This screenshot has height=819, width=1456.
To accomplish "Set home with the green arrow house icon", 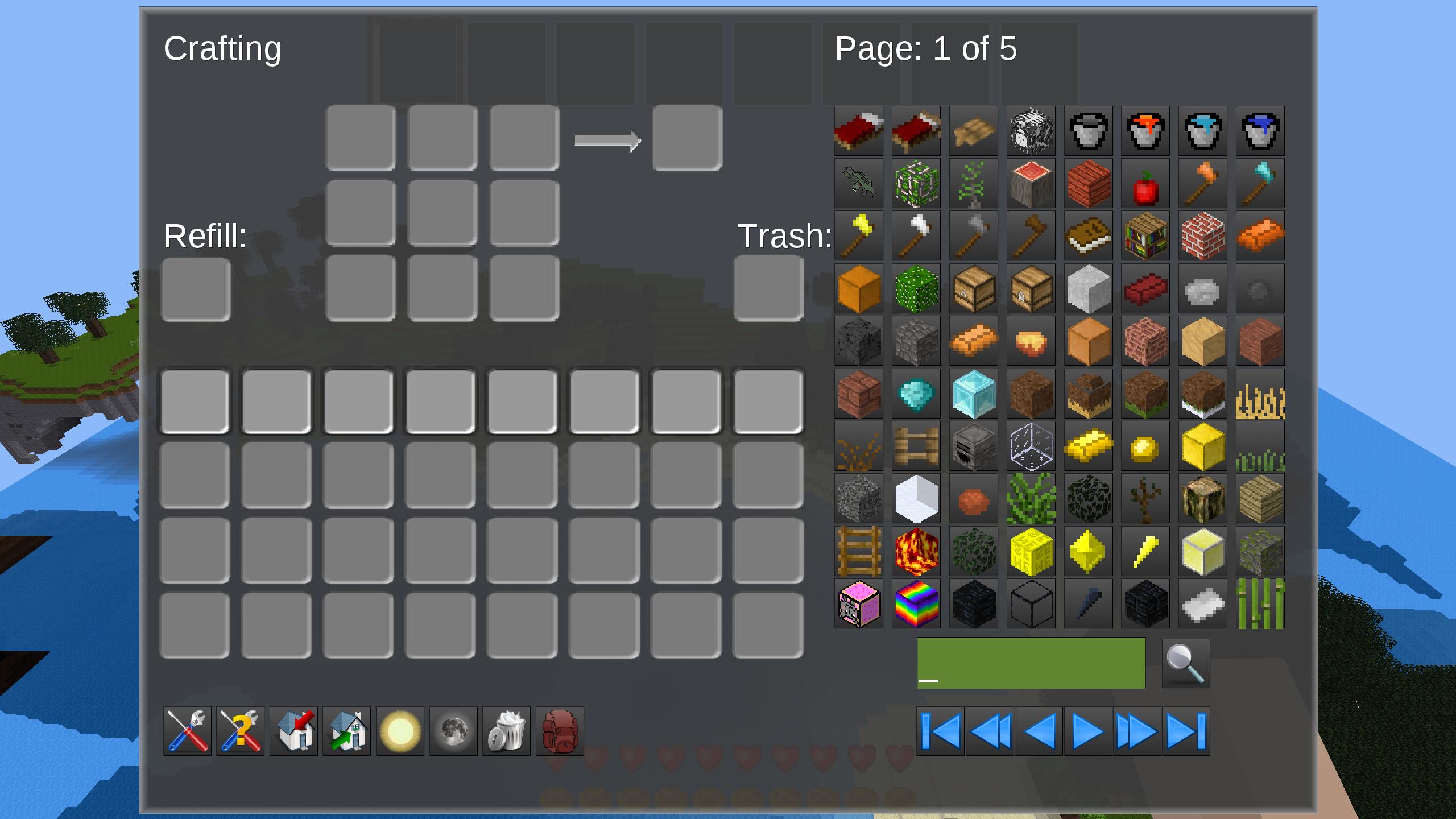I will click(x=346, y=731).
